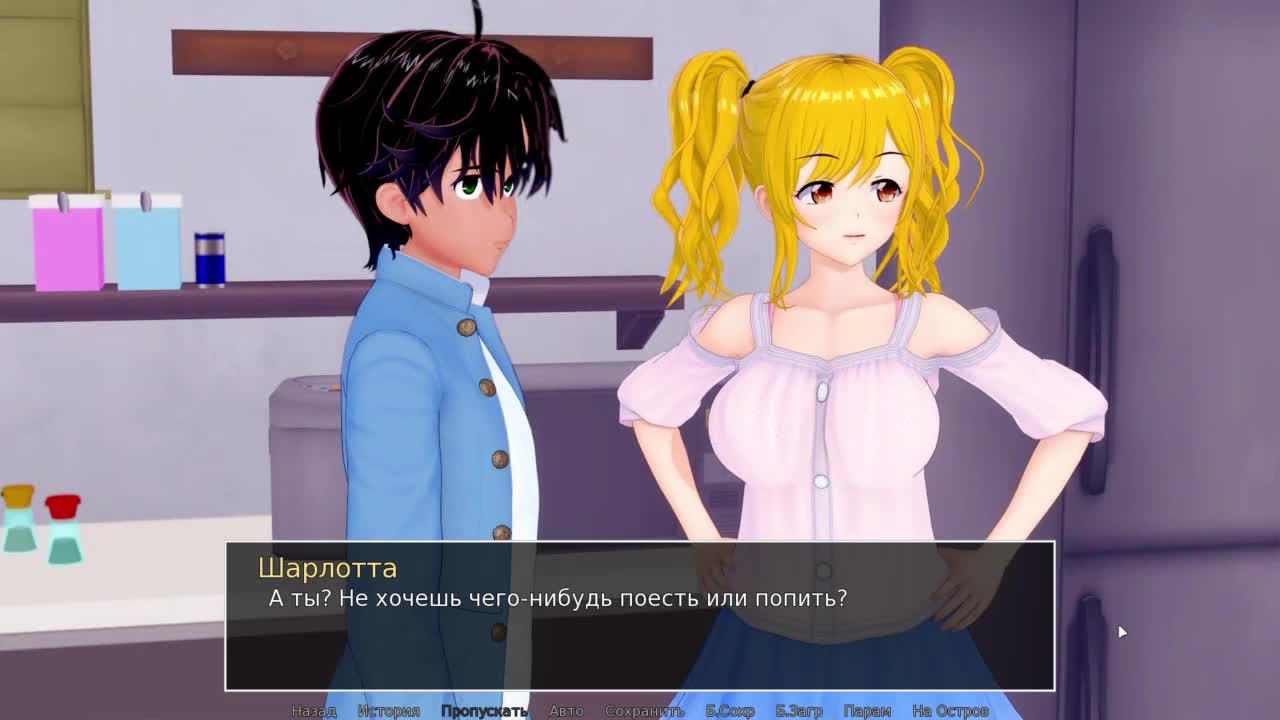Go back with the Назад button
The height and width of the screenshot is (720, 1280).
(313, 711)
